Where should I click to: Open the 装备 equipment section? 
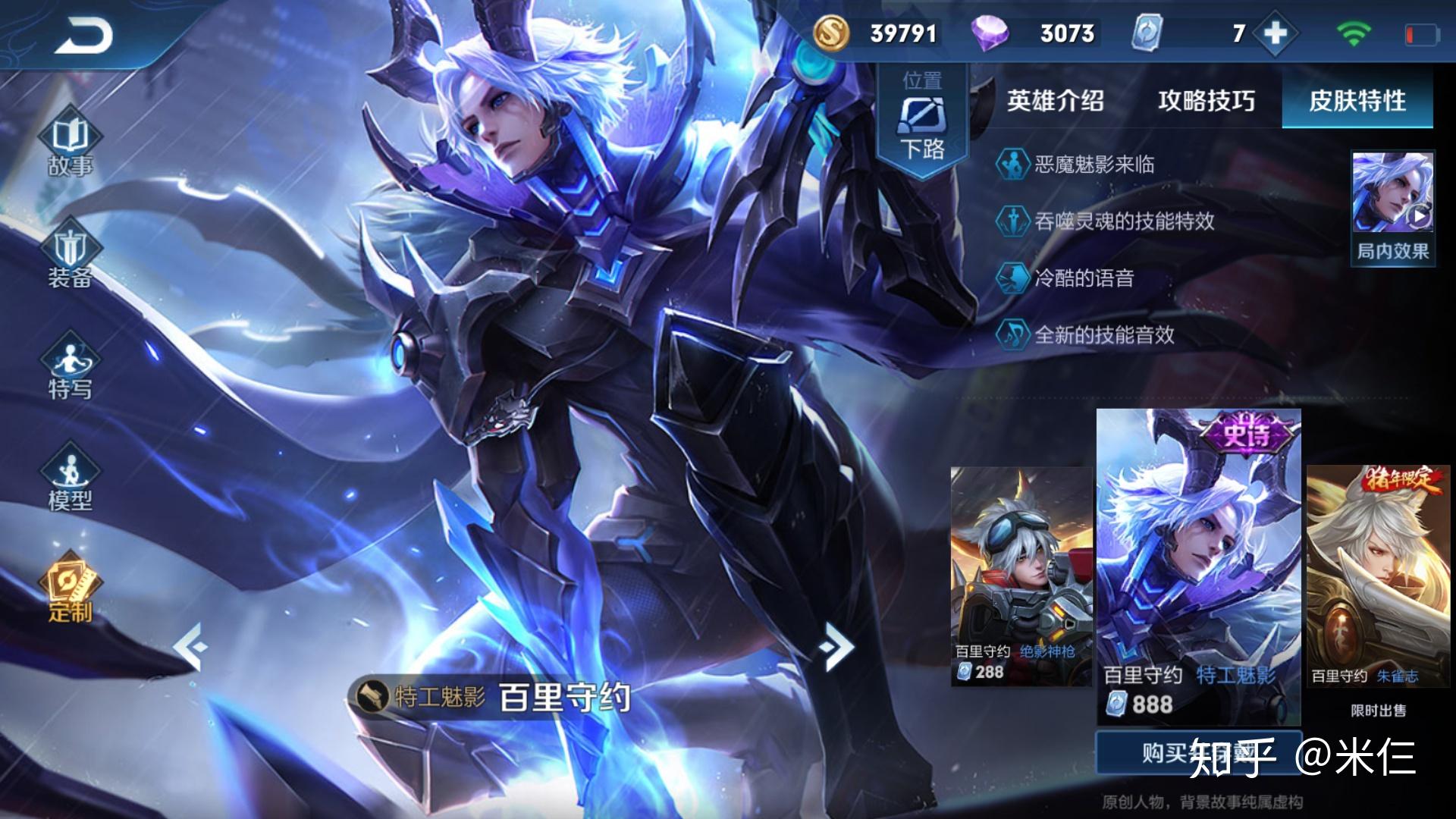pyautogui.click(x=70, y=256)
